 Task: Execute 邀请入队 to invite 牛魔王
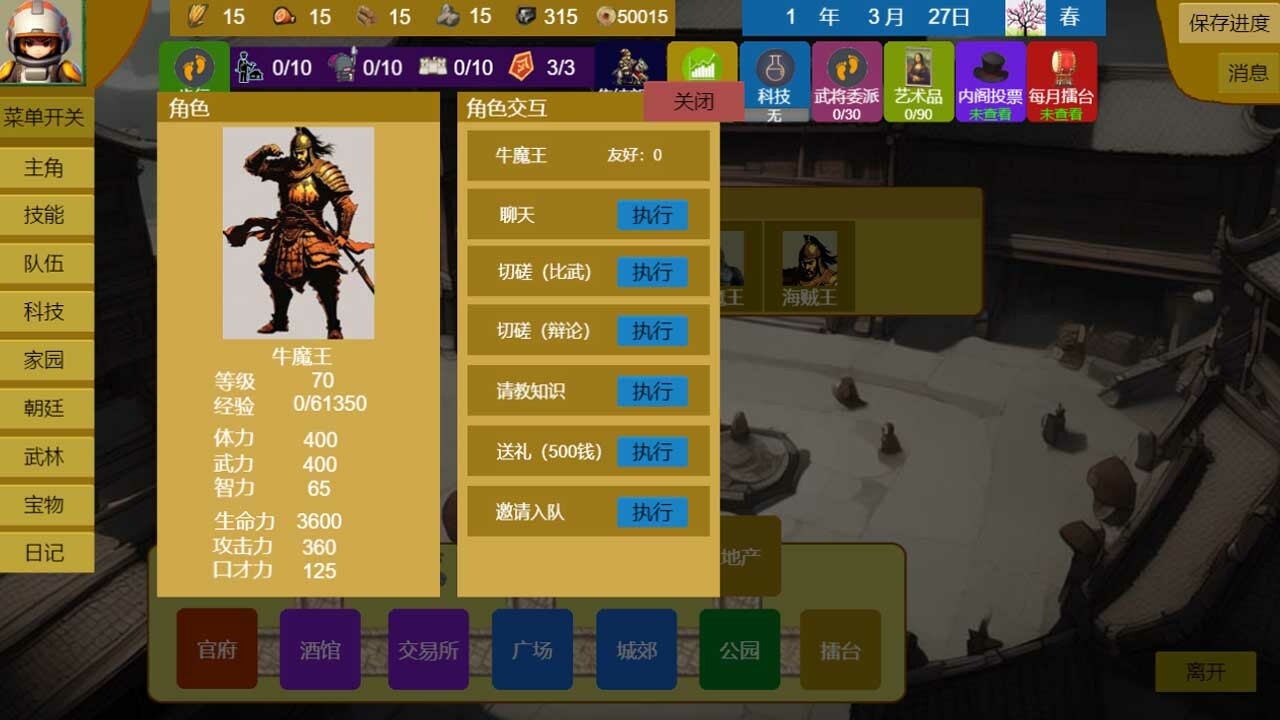pos(652,512)
